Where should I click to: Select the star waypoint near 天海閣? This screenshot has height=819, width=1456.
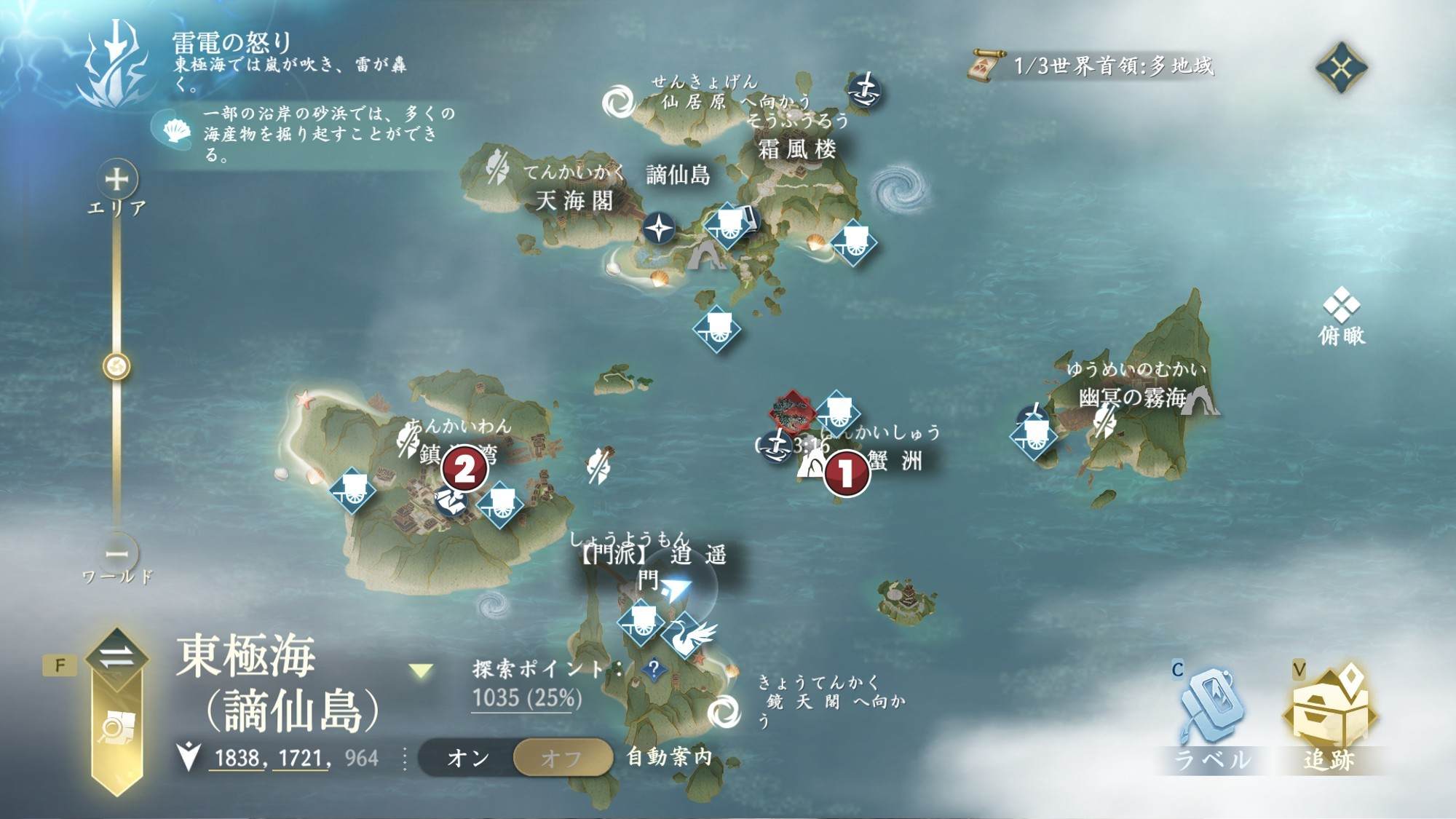tap(659, 229)
